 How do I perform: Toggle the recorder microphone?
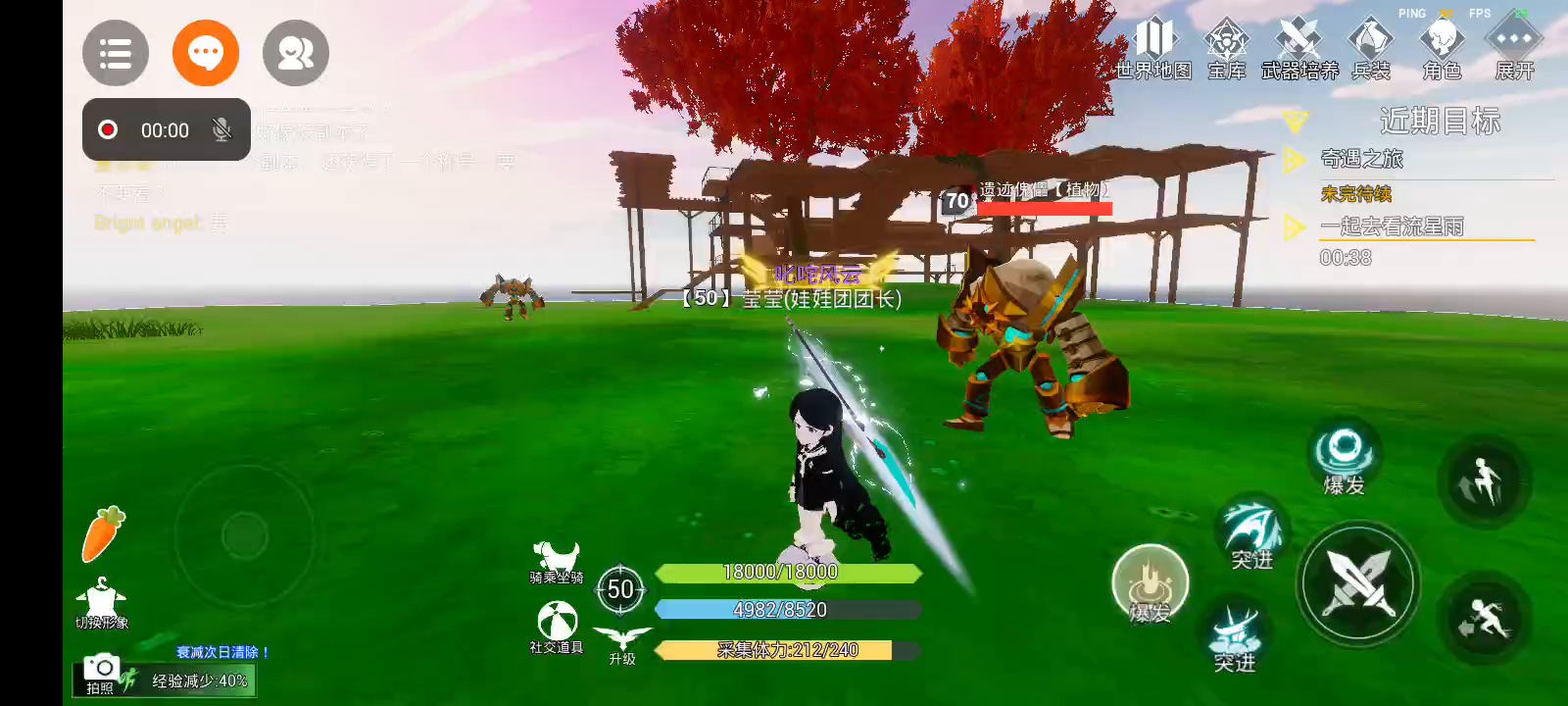pos(222,130)
